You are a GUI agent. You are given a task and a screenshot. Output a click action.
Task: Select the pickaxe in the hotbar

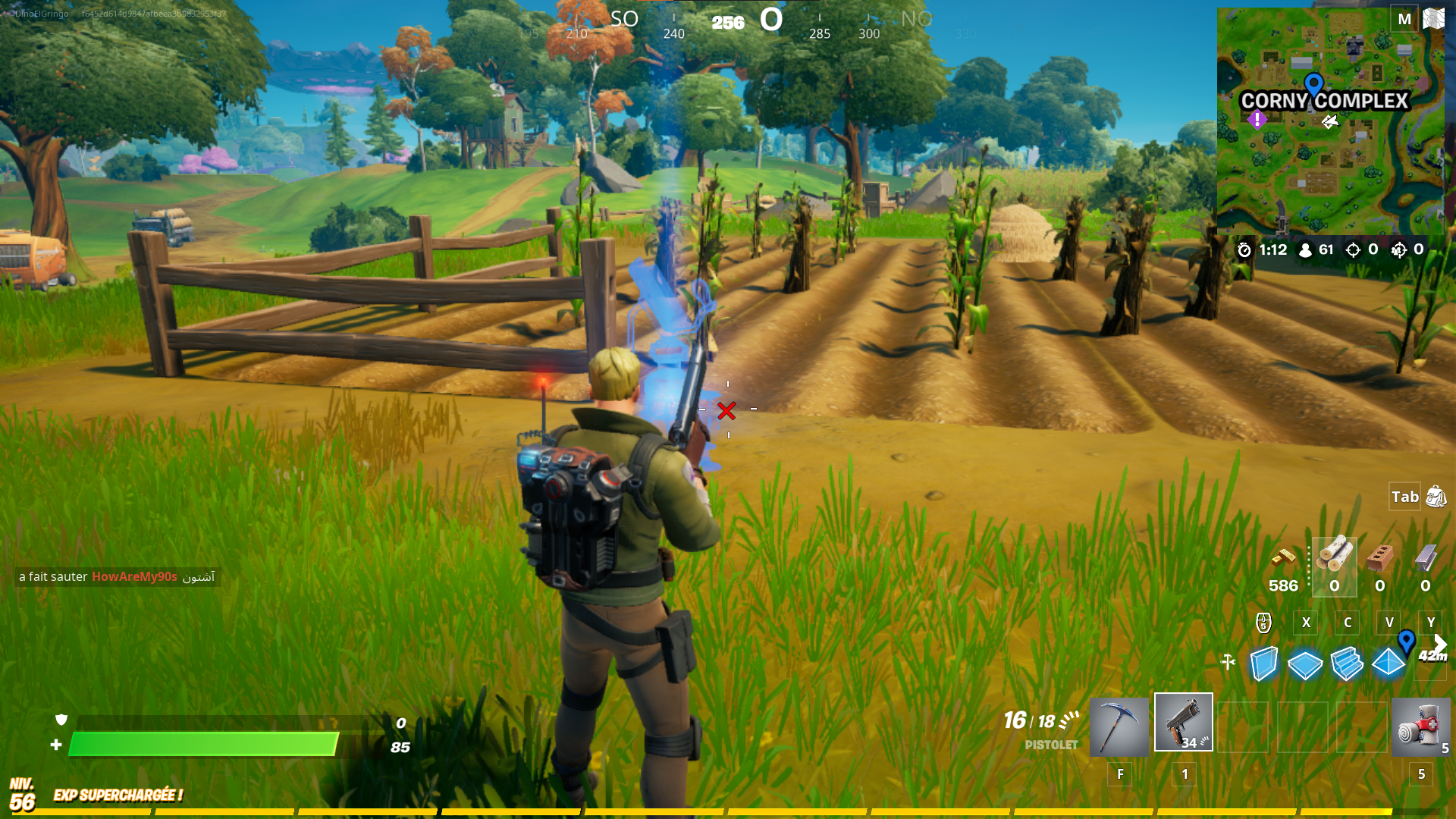click(x=1119, y=726)
